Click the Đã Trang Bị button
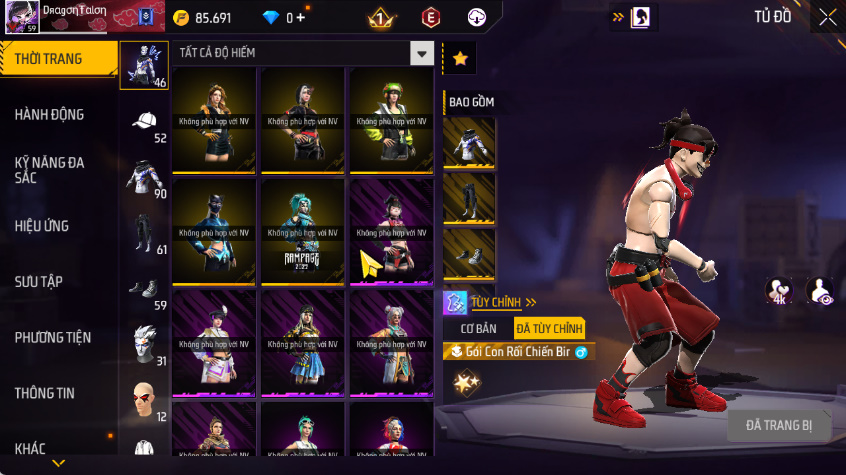 coord(779,425)
